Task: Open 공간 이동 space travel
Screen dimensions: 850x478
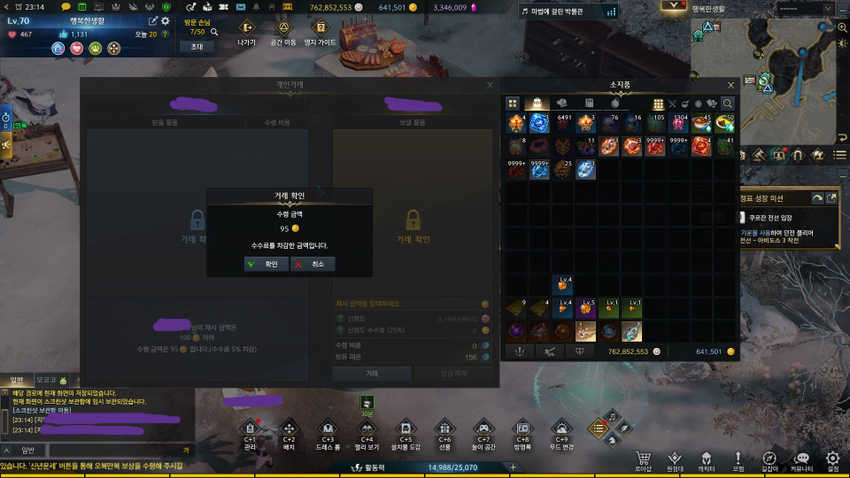Action: [x=283, y=30]
